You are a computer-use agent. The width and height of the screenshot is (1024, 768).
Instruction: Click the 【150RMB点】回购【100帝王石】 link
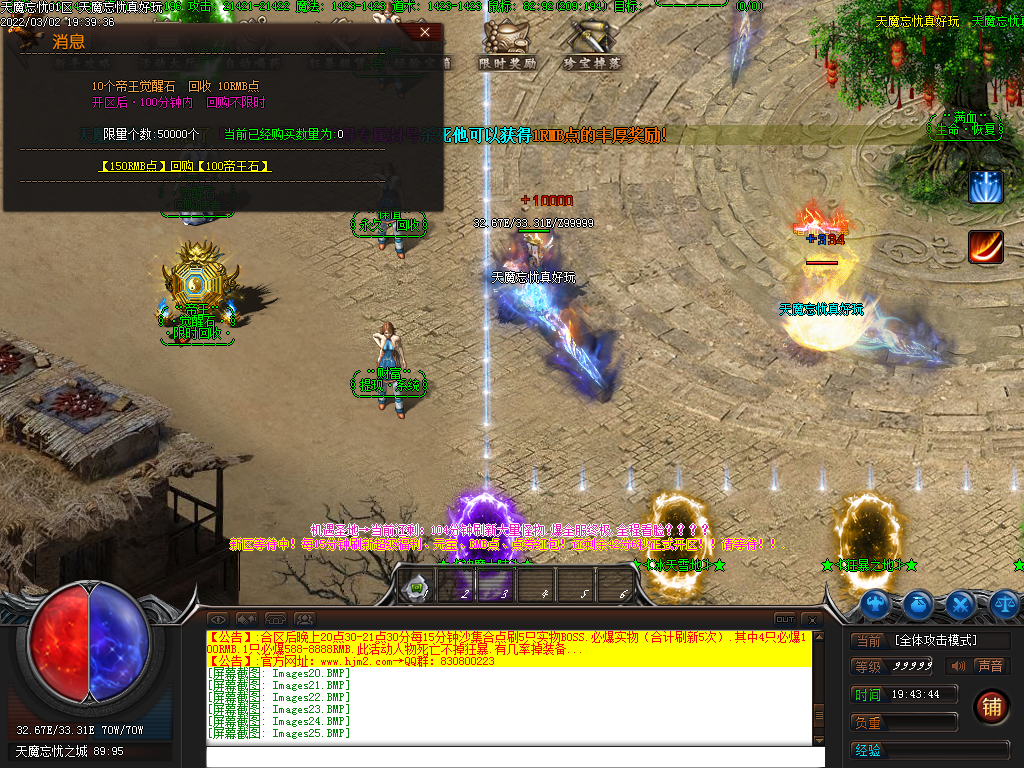coord(185,166)
